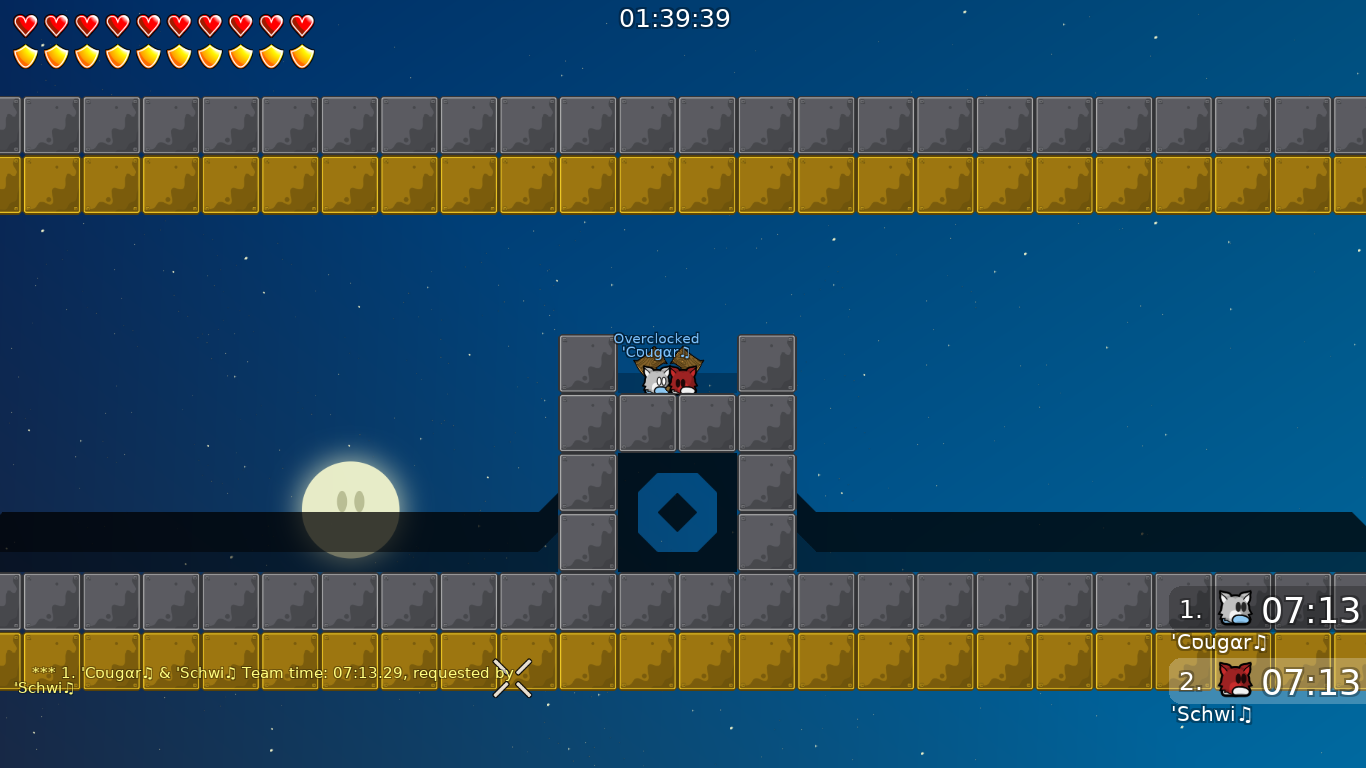The width and height of the screenshot is (1366, 768).
Task: Click the grey cat avatar beside rank 1
Action: [x=1237, y=607]
